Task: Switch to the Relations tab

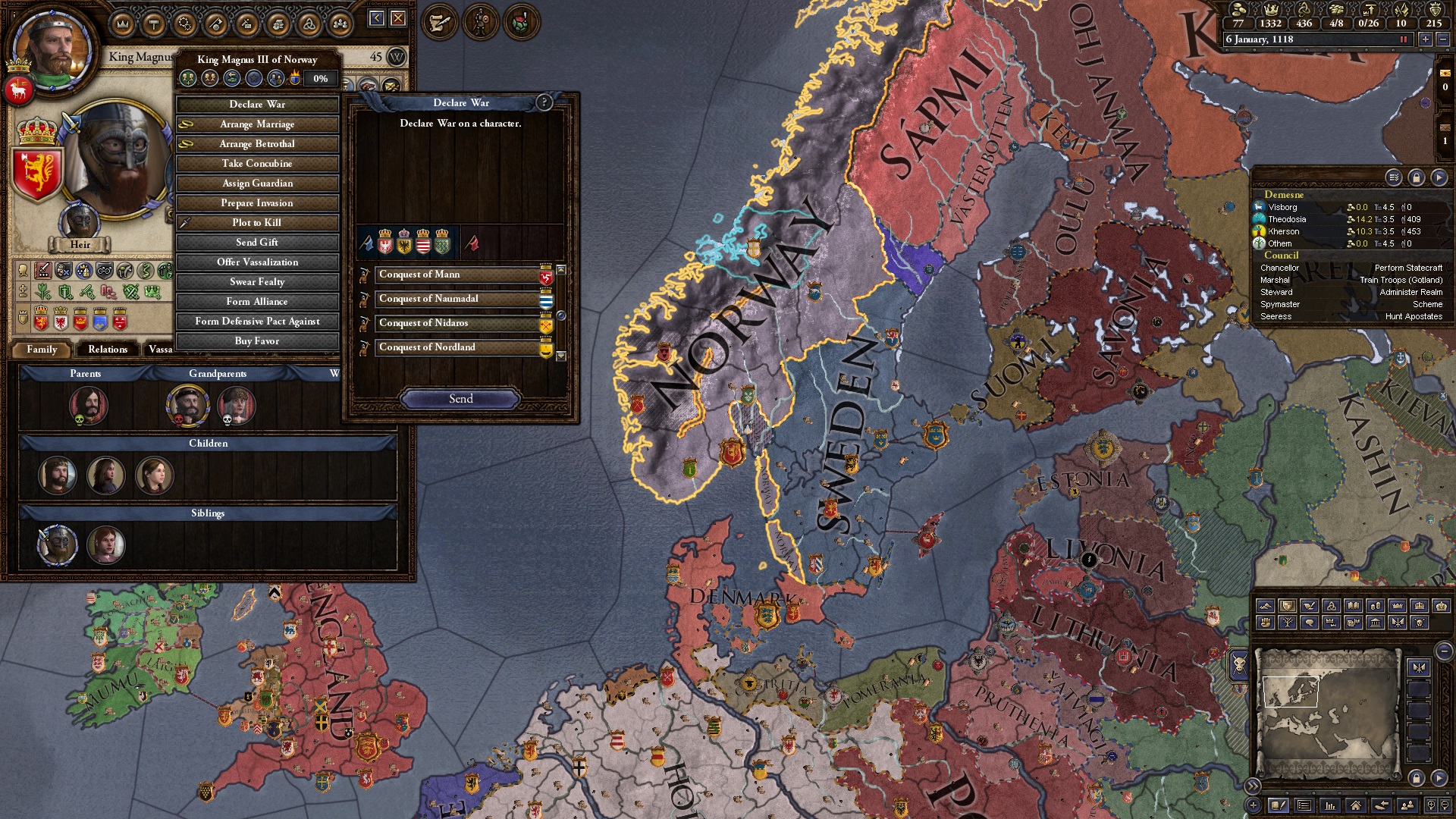Action: [x=108, y=350]
